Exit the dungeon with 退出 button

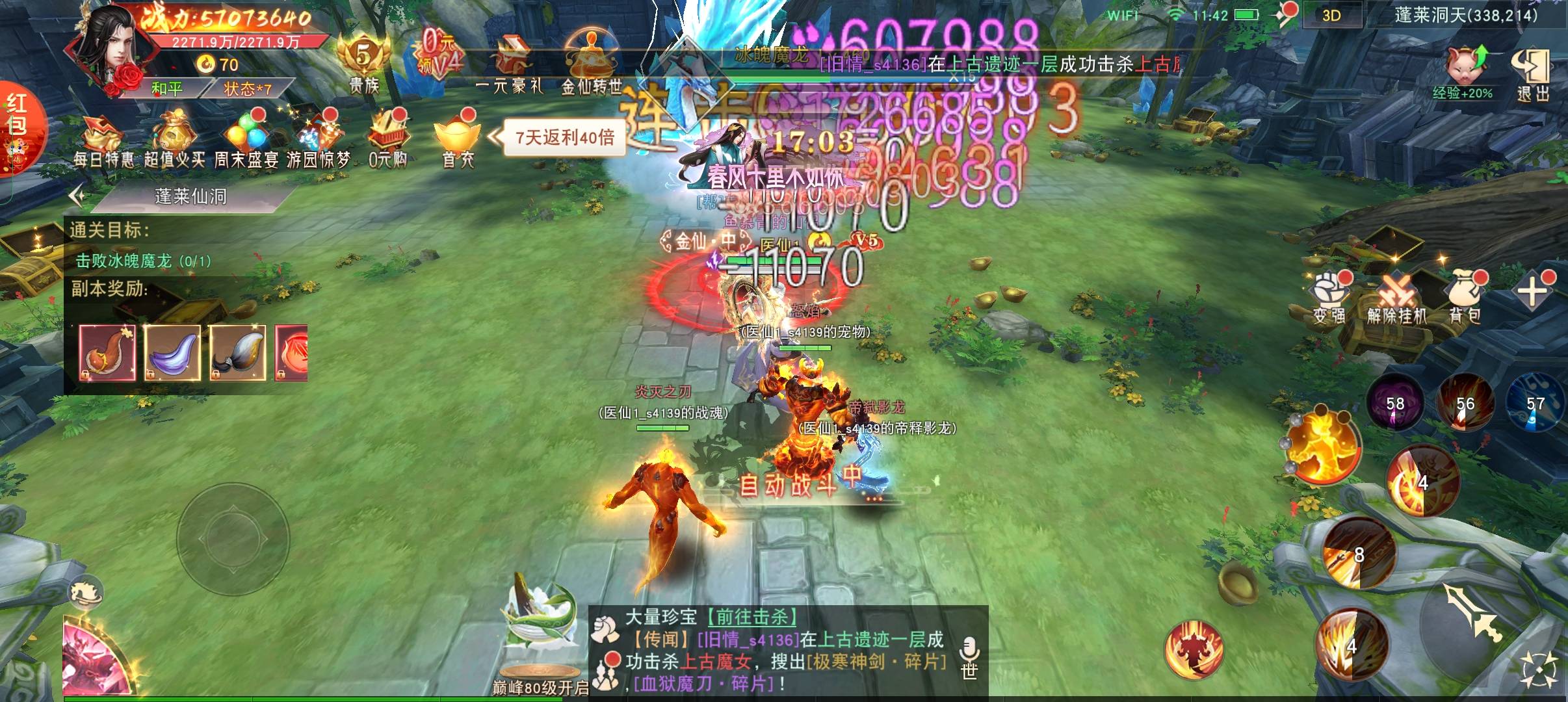[1532, 73]
